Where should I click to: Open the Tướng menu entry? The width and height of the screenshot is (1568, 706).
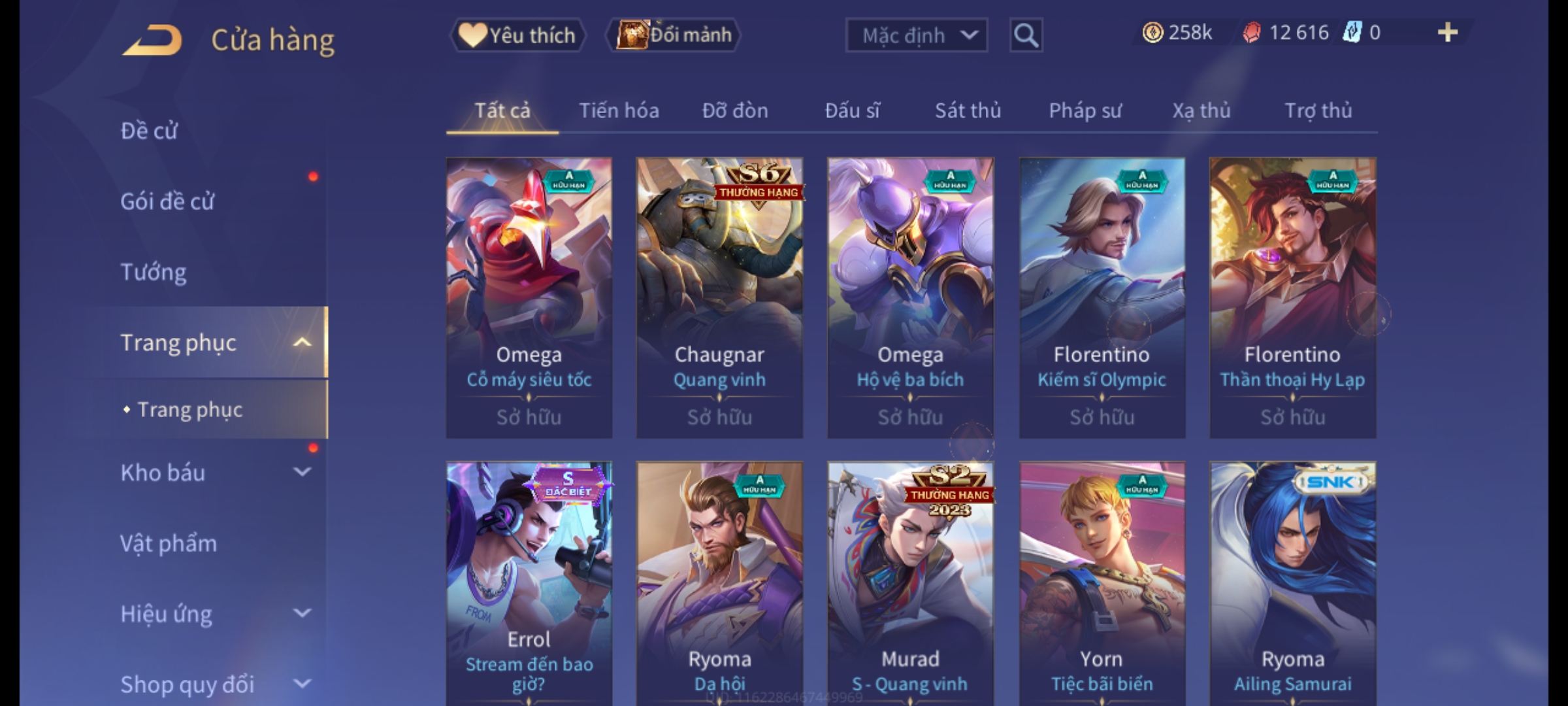click(x=154, y=272)
